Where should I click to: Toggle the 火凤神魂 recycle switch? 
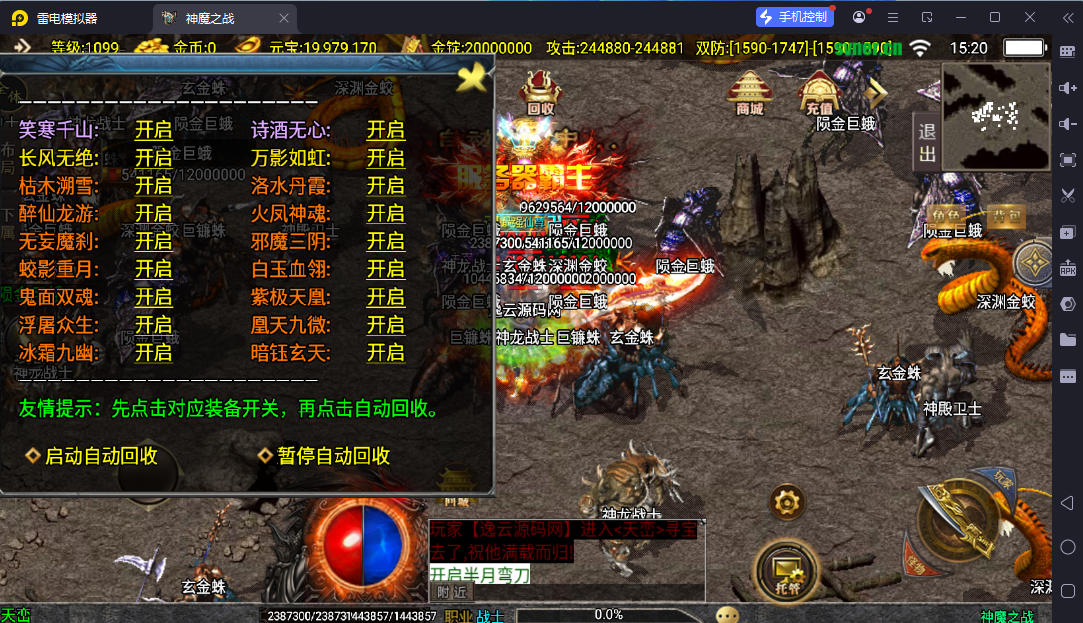(x=385, y=214)
